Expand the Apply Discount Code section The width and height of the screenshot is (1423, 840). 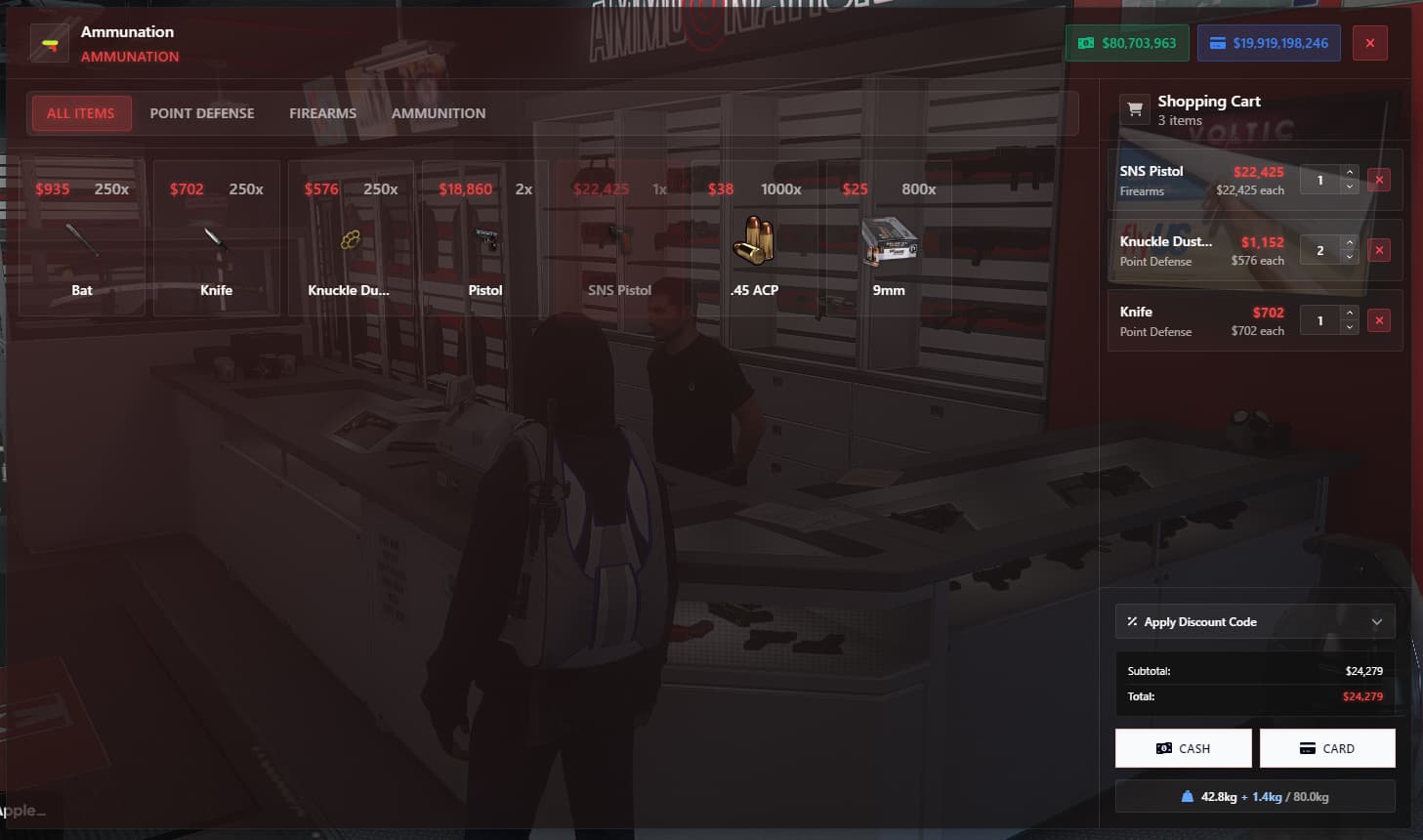pos(1254,621)
